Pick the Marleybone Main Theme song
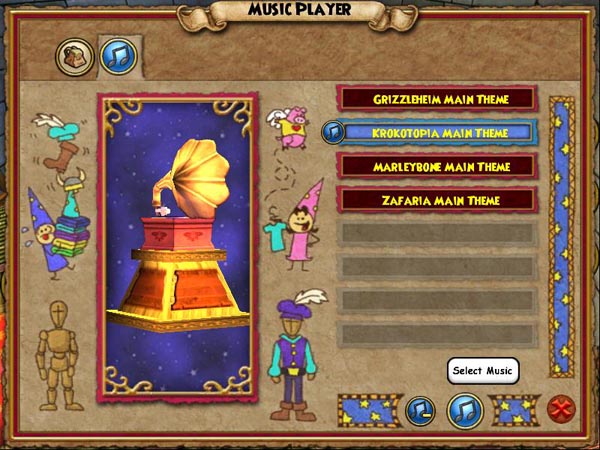The image size is (600, 450). point(438,166)
